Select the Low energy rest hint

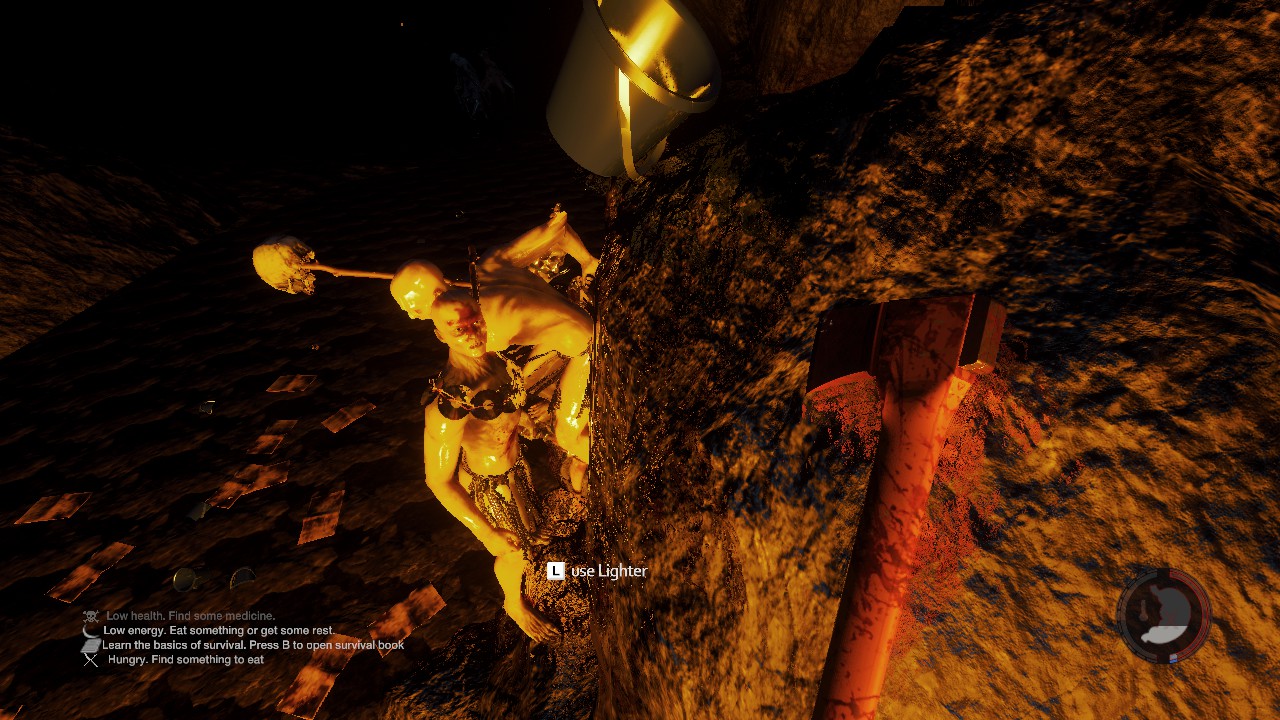coord(218,631)
